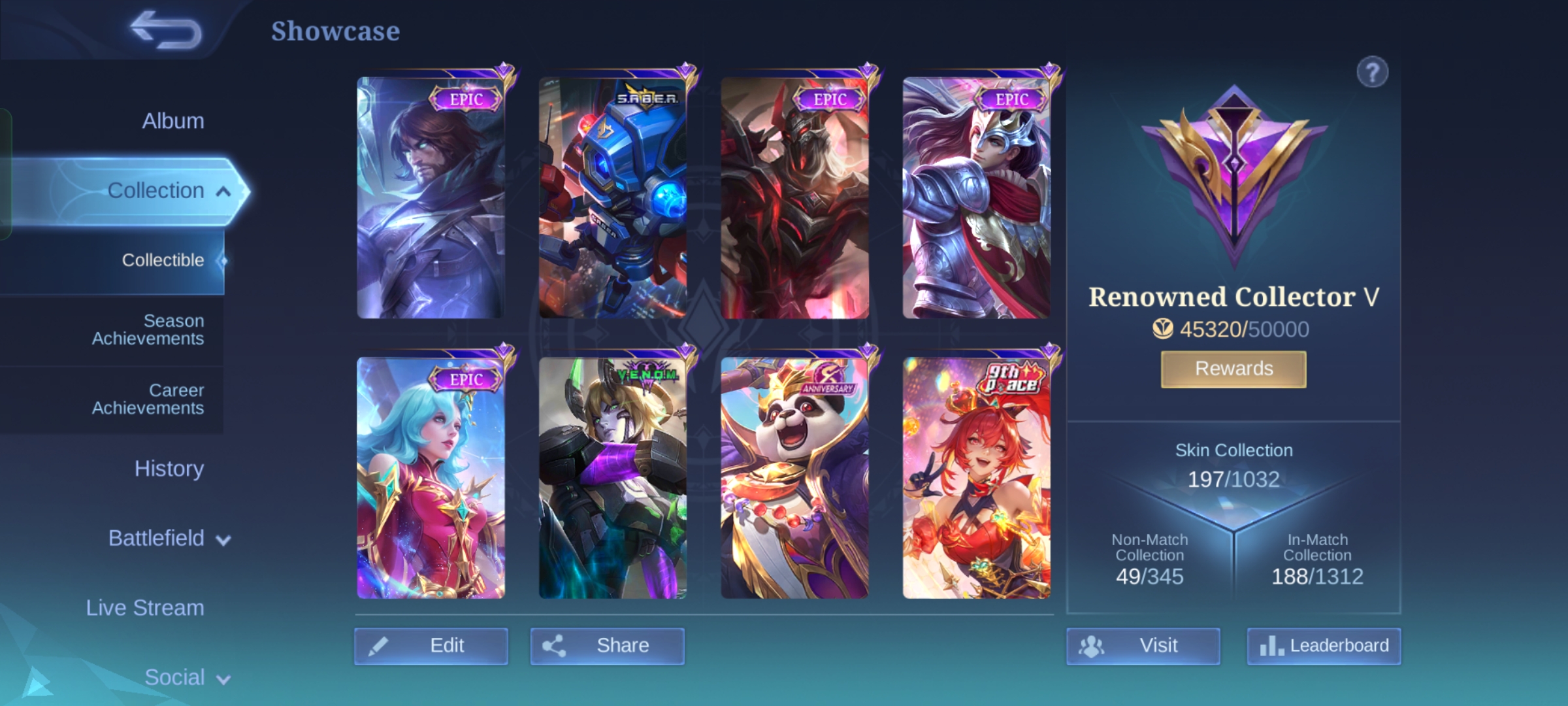Open Career Achievements
1568x706 pixels.
[148, 399]
